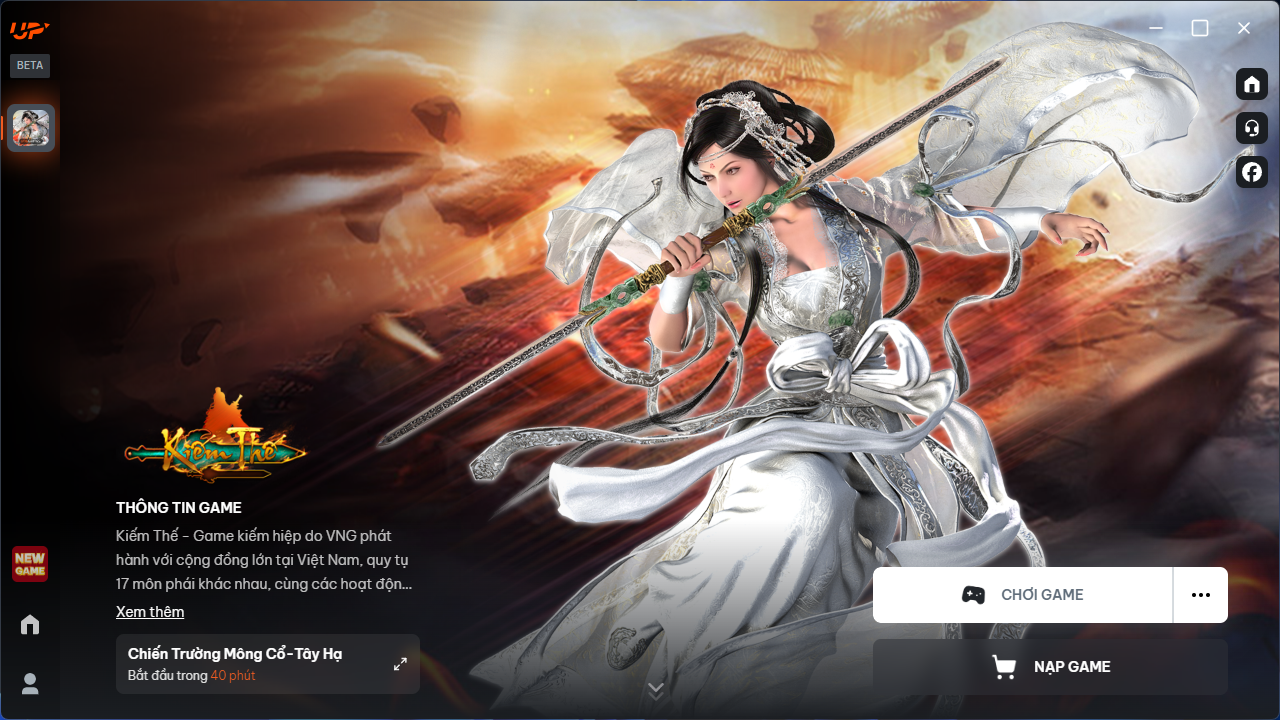
Task: Go to launcher home in left sidebar
Action: click(x=30, y=625)
